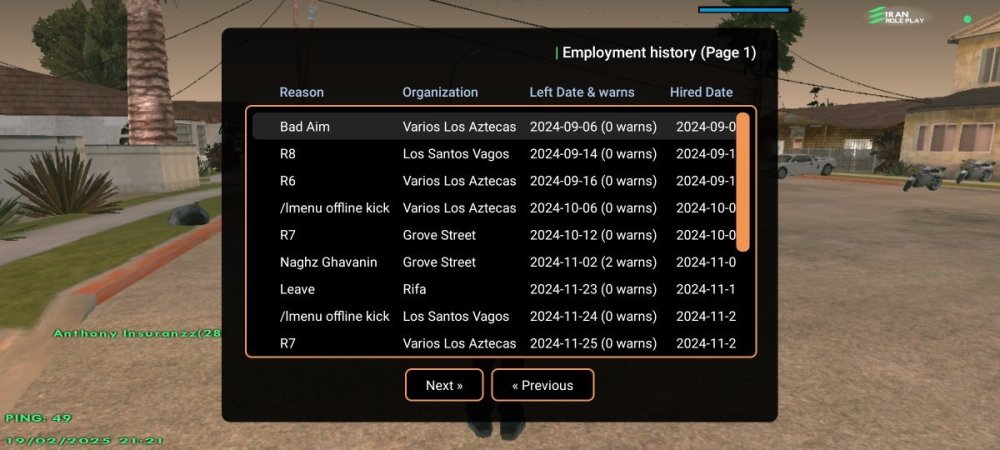Image resolution: width=1000 pixels, height=450 pixels.
Task: Click the orange list scrollbar
Action: 742,182
